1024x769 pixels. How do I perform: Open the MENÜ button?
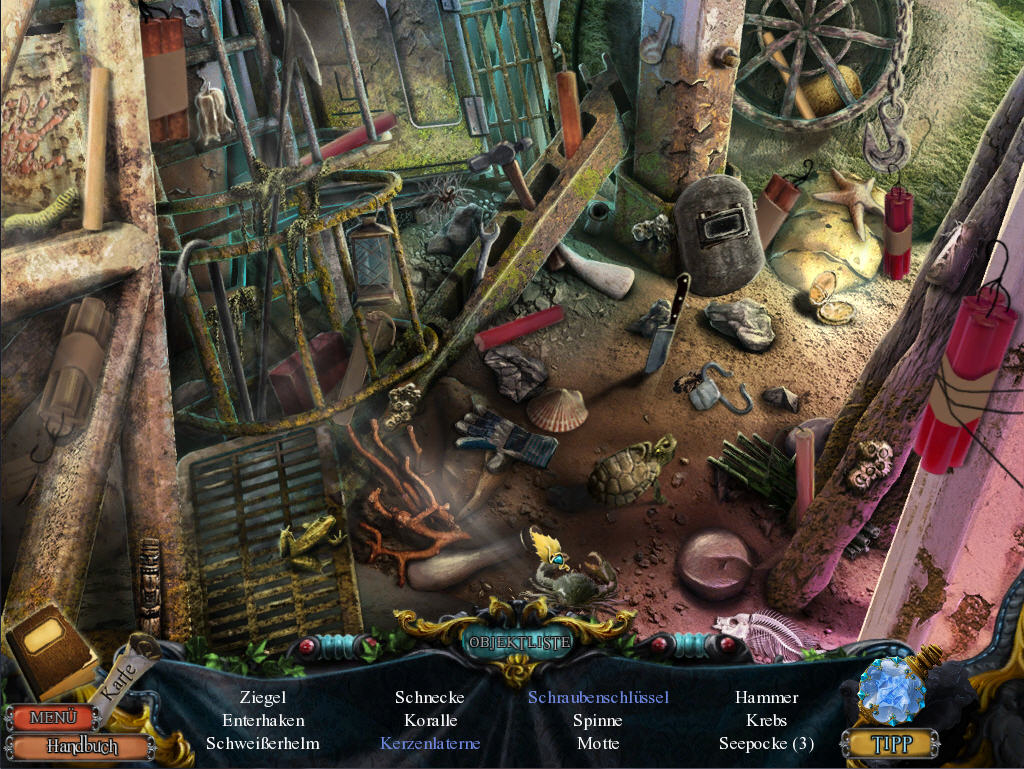click(x=52, y=717)
